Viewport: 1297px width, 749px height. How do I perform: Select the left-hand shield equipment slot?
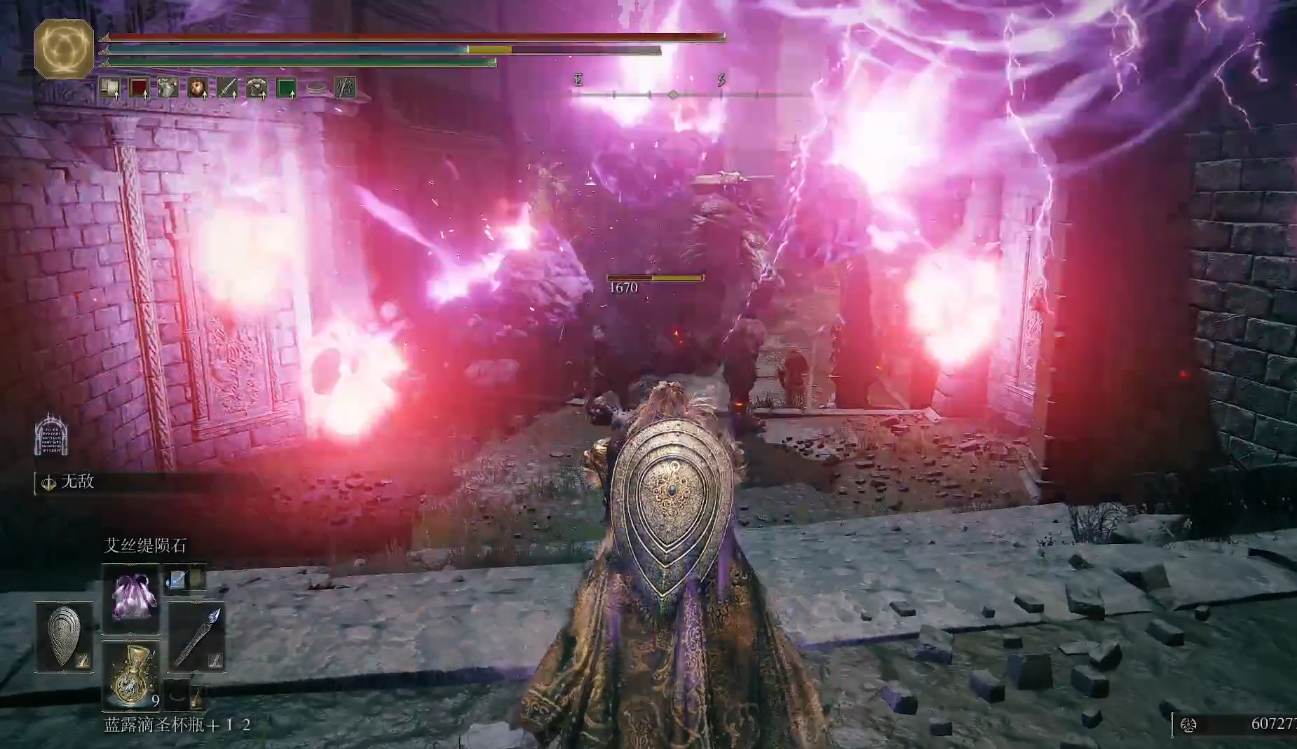pos(64,637)
